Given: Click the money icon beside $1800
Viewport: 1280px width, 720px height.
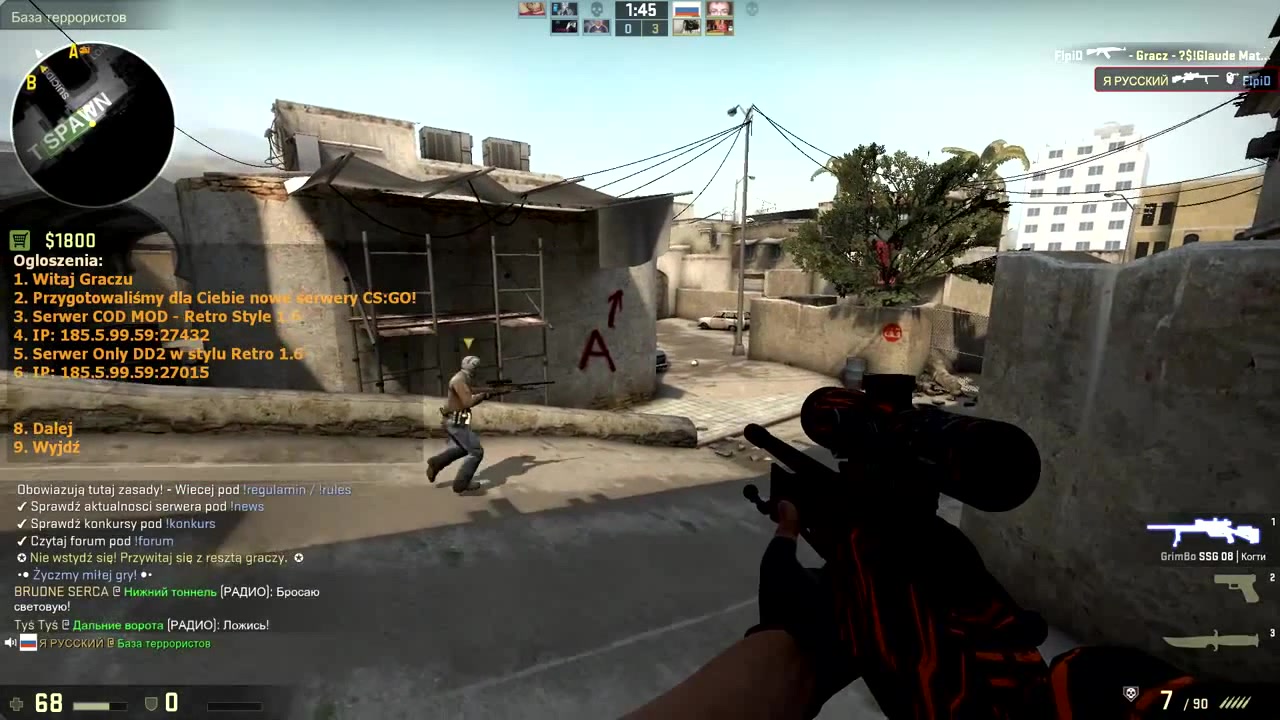Looking at the screenshot, I should click(x=20, y=240).
